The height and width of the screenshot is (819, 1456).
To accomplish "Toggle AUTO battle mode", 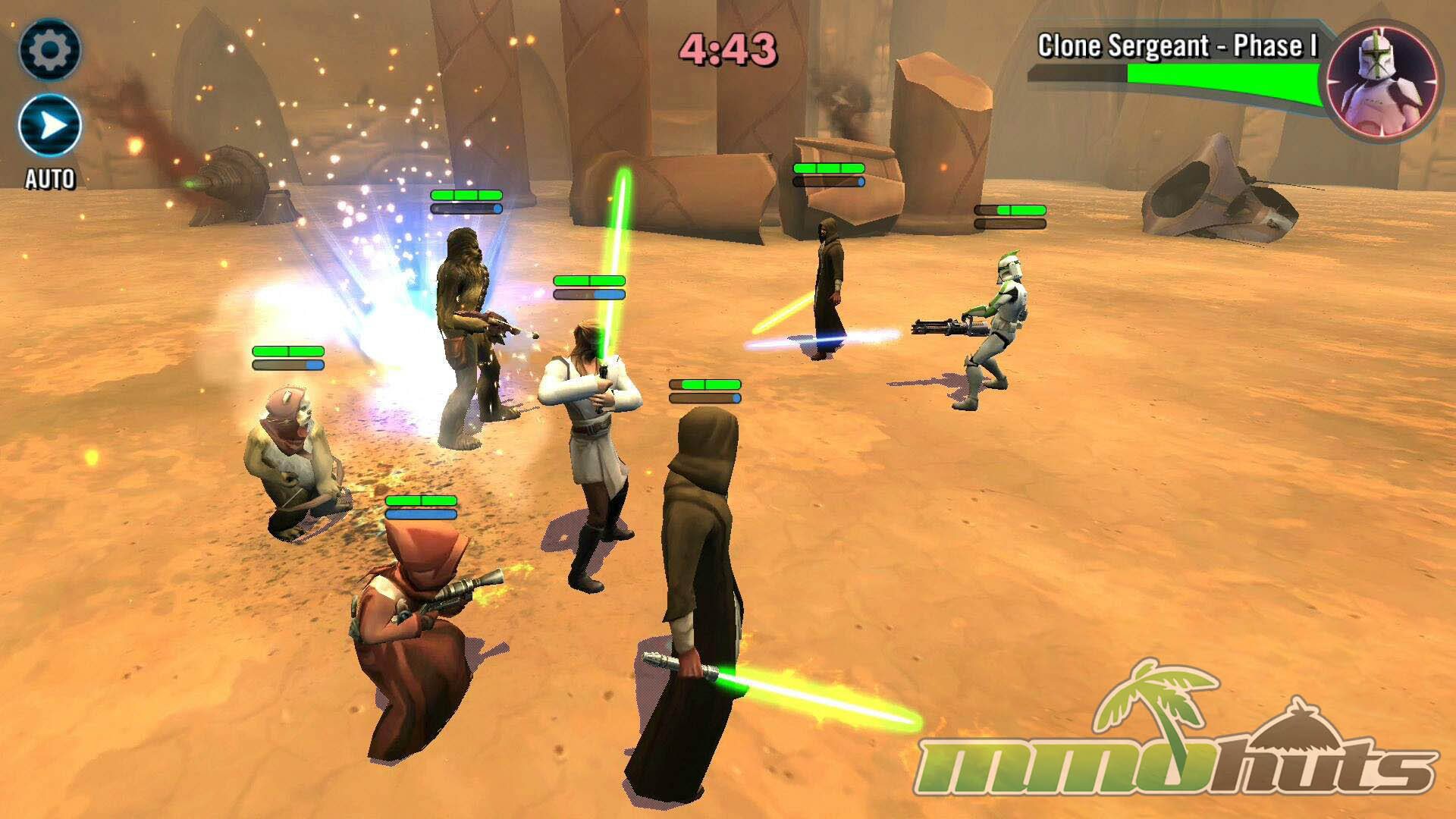I will point(50,126).
